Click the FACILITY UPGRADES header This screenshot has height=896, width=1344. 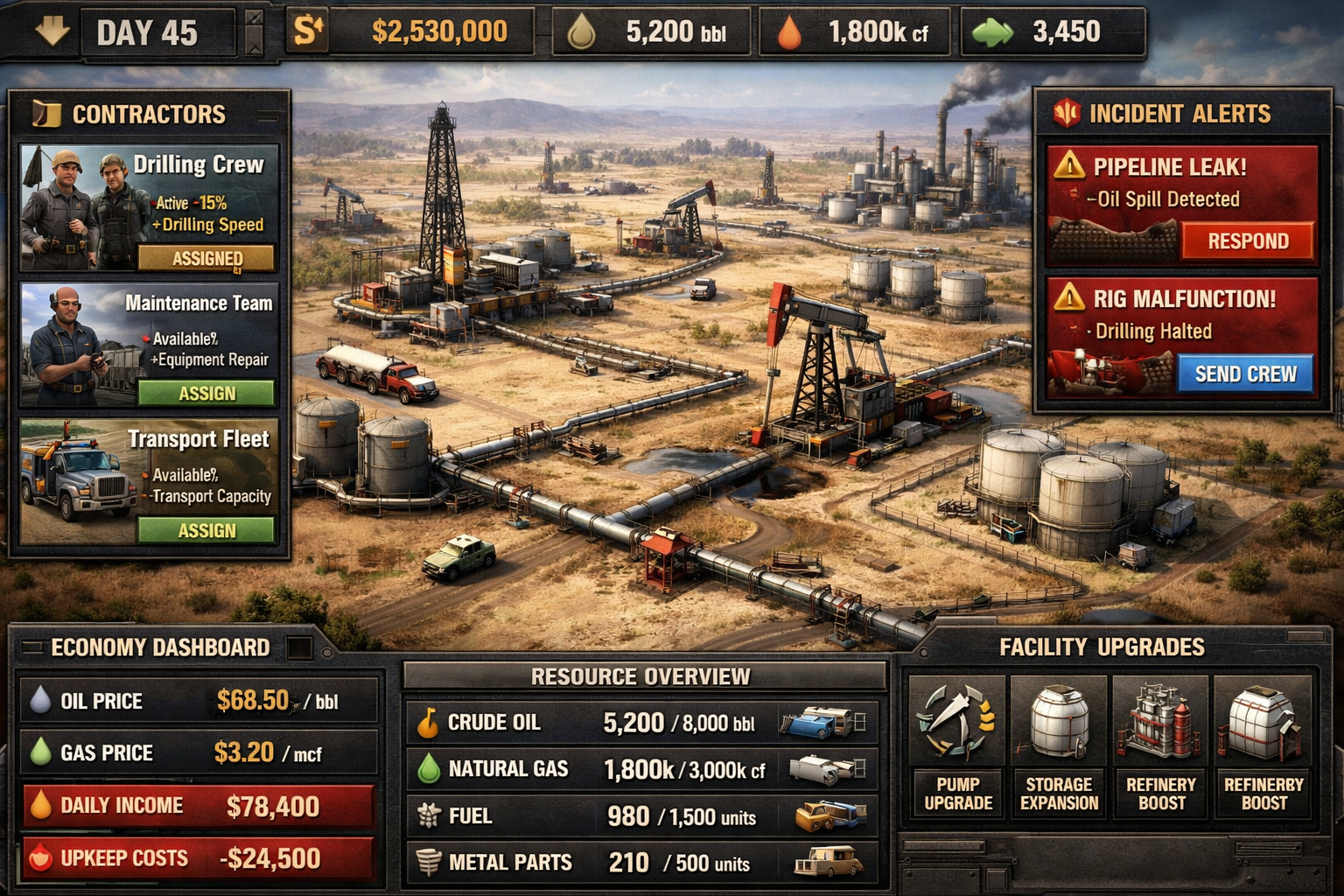(1102, 647)
